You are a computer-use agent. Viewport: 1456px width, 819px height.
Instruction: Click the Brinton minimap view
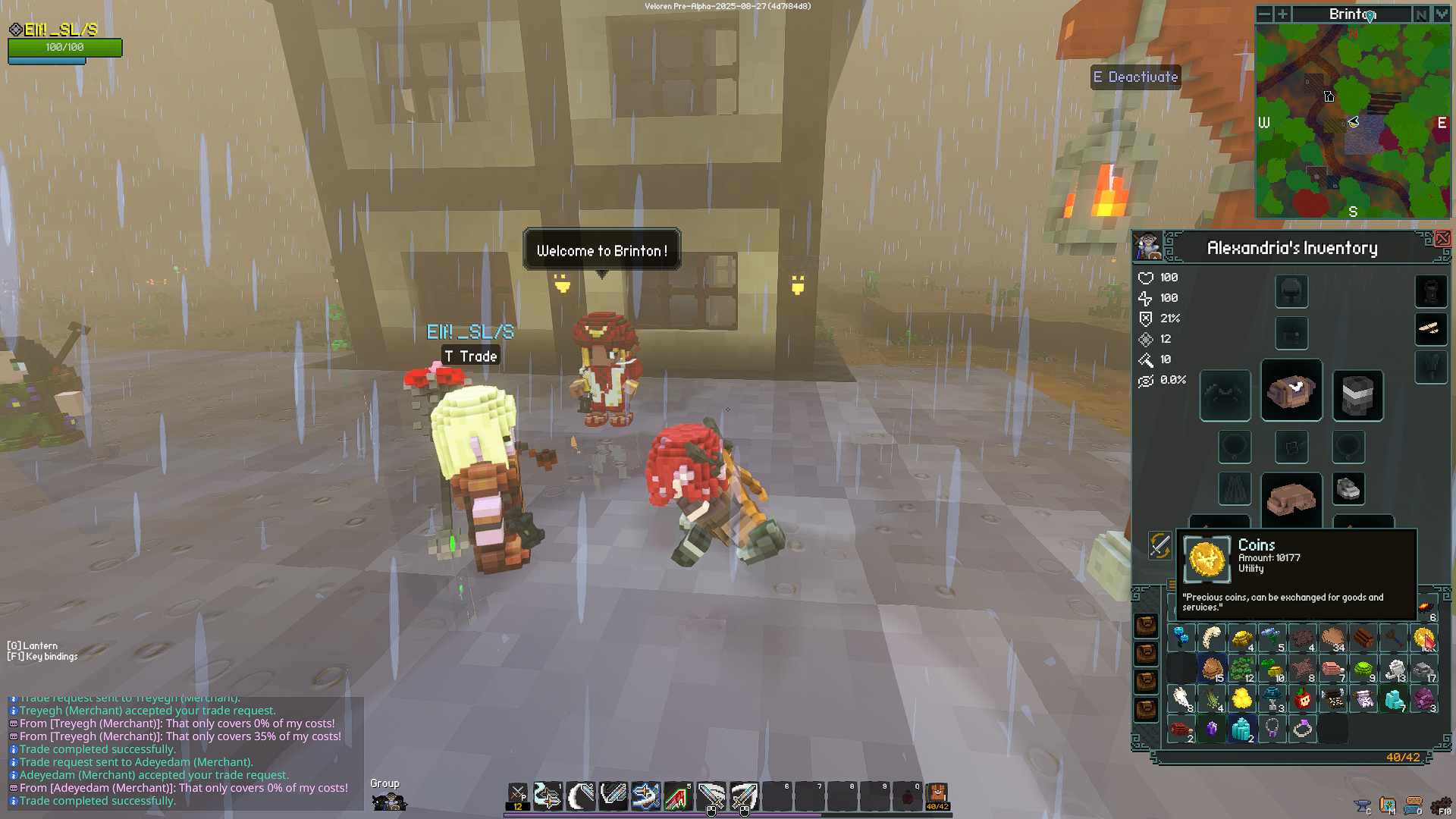pyautogui.click(x=1353, y=121)
